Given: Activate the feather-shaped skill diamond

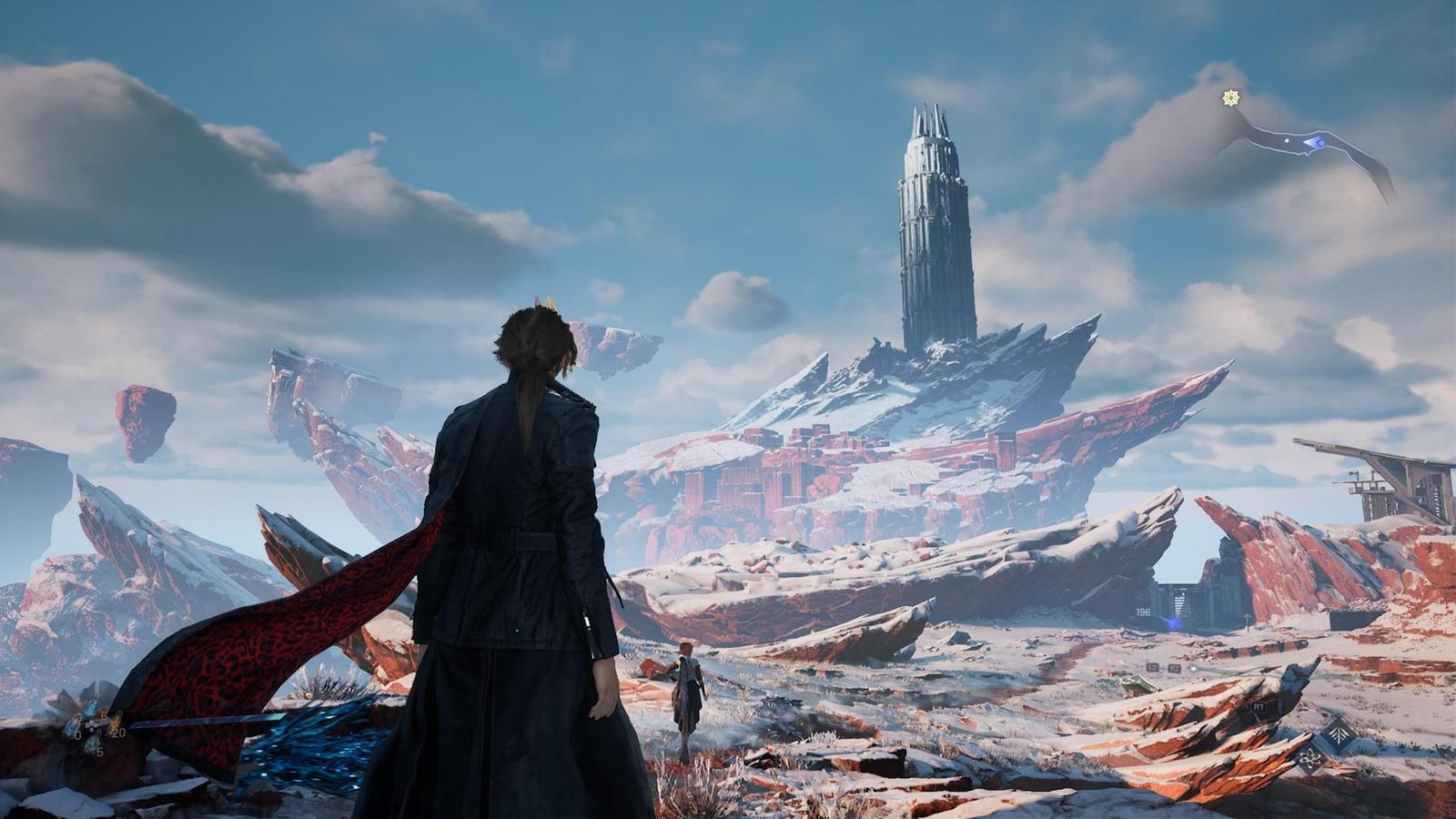Looking at the screenshot, I should 1339,733.
